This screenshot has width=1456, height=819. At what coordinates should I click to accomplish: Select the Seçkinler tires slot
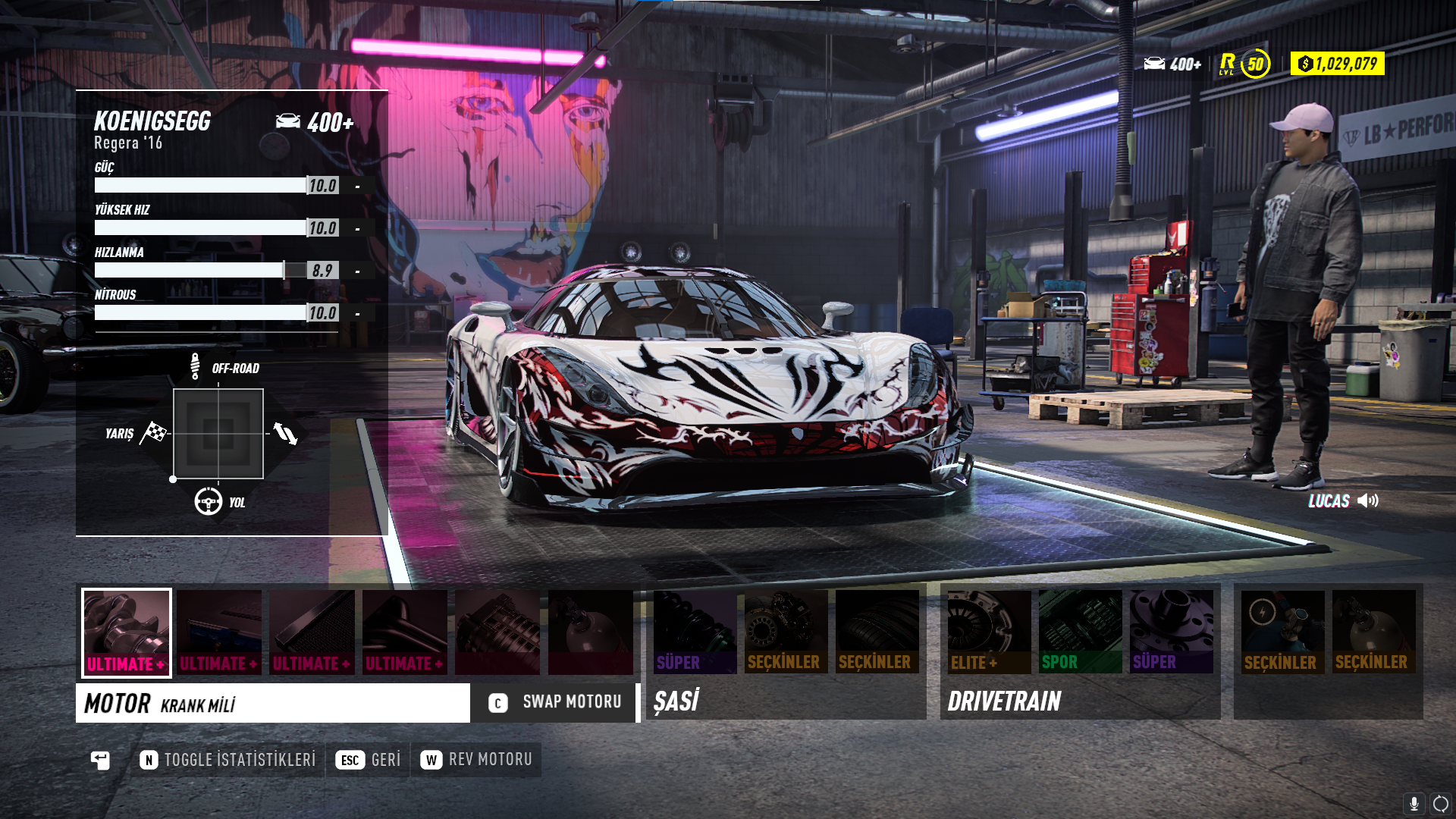click(x=877, y=632)
